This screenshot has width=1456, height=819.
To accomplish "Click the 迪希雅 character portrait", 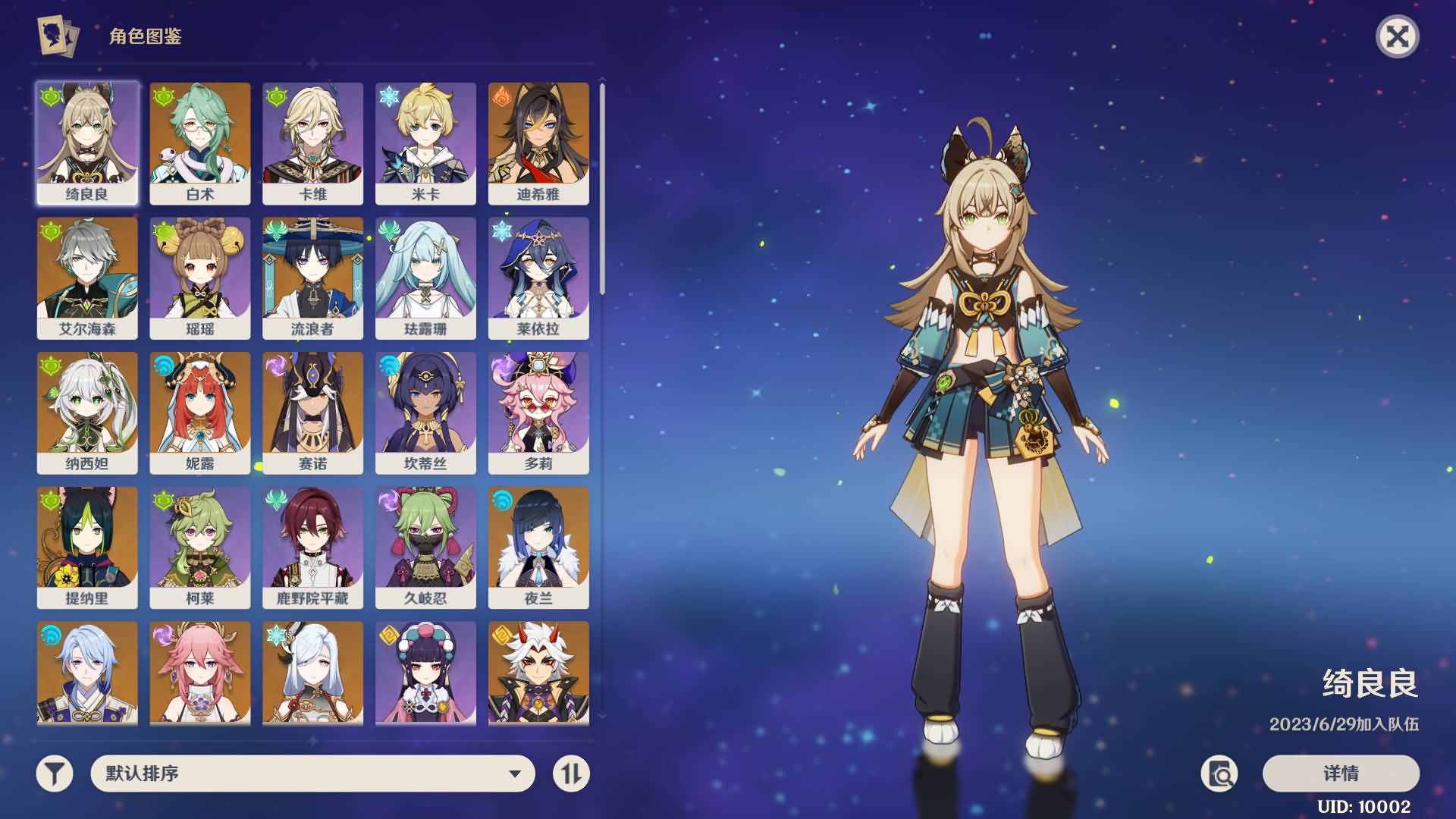I will (x=538, y=143).
